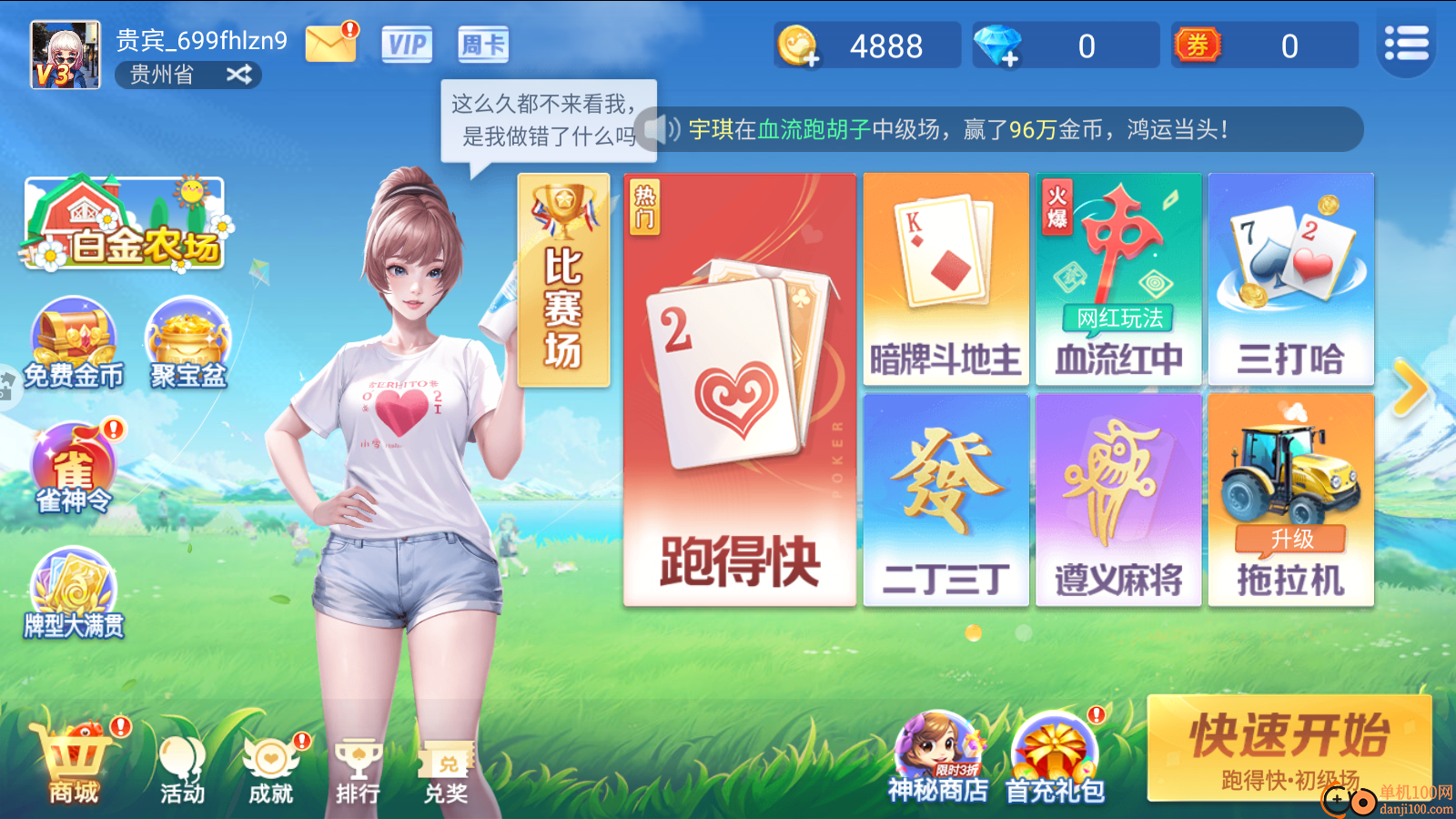Toggle the 贵州省 province switch icon

coord(238,75)
